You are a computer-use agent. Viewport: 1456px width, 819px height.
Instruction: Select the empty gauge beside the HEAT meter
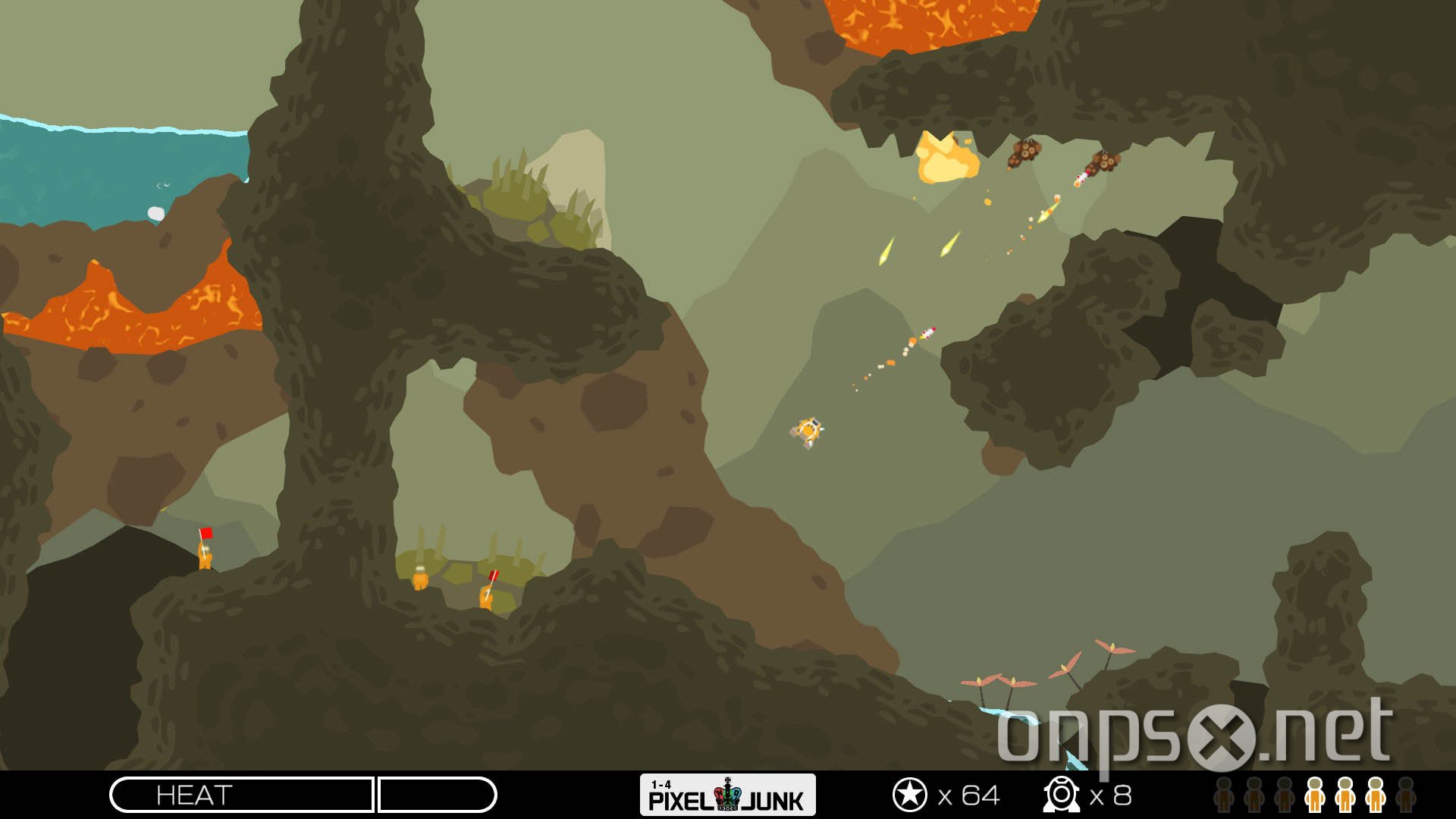click(x=440, y=796)
